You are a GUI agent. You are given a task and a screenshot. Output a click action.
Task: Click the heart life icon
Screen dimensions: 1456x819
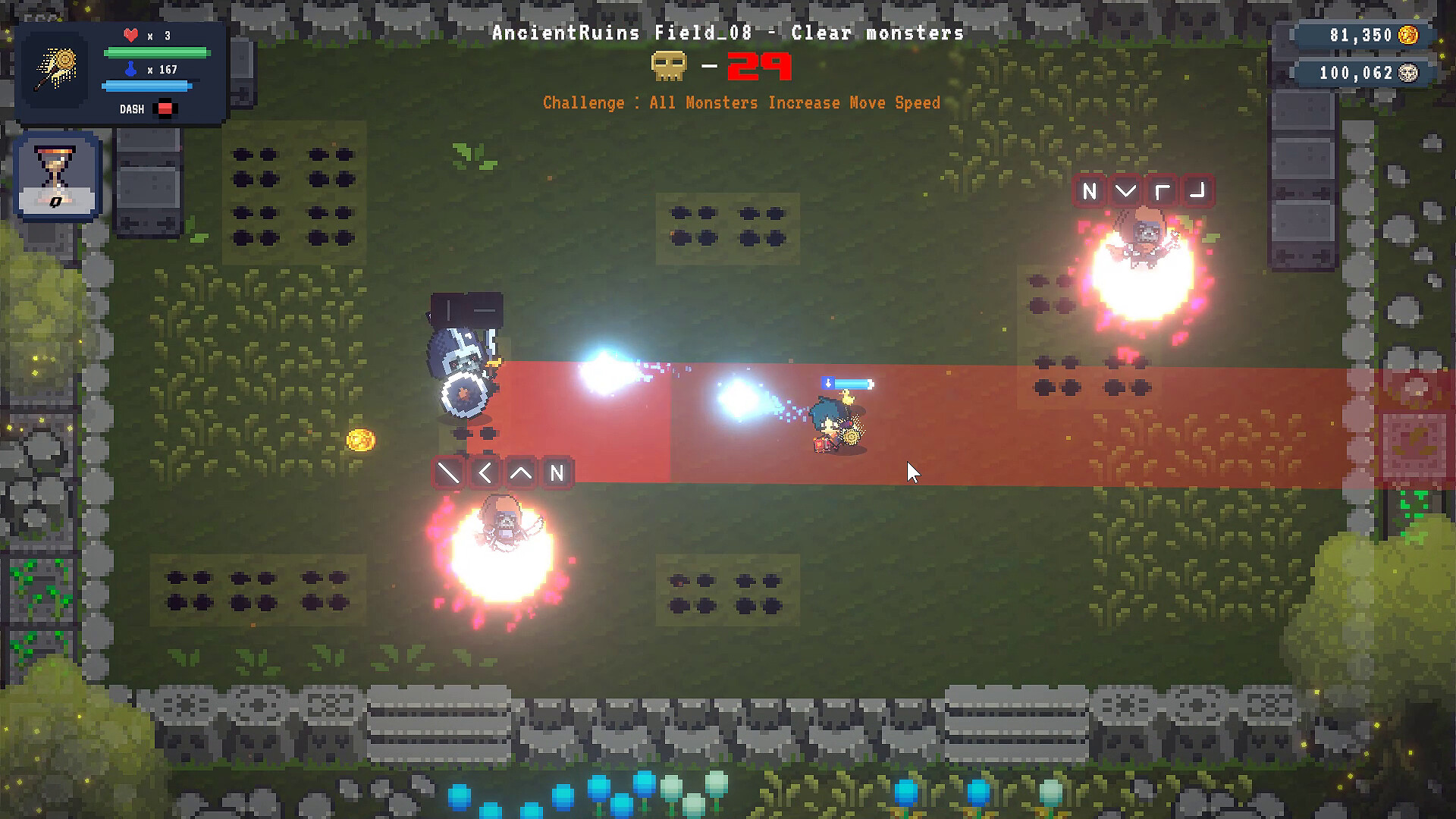click(130, 33)
